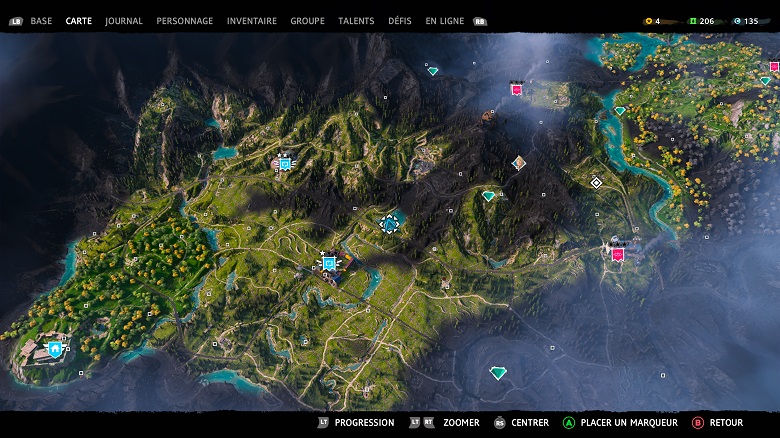Click the ZOOMER map control
The width and height of the screenshot is (780, 438).
[x=460, y=423]
